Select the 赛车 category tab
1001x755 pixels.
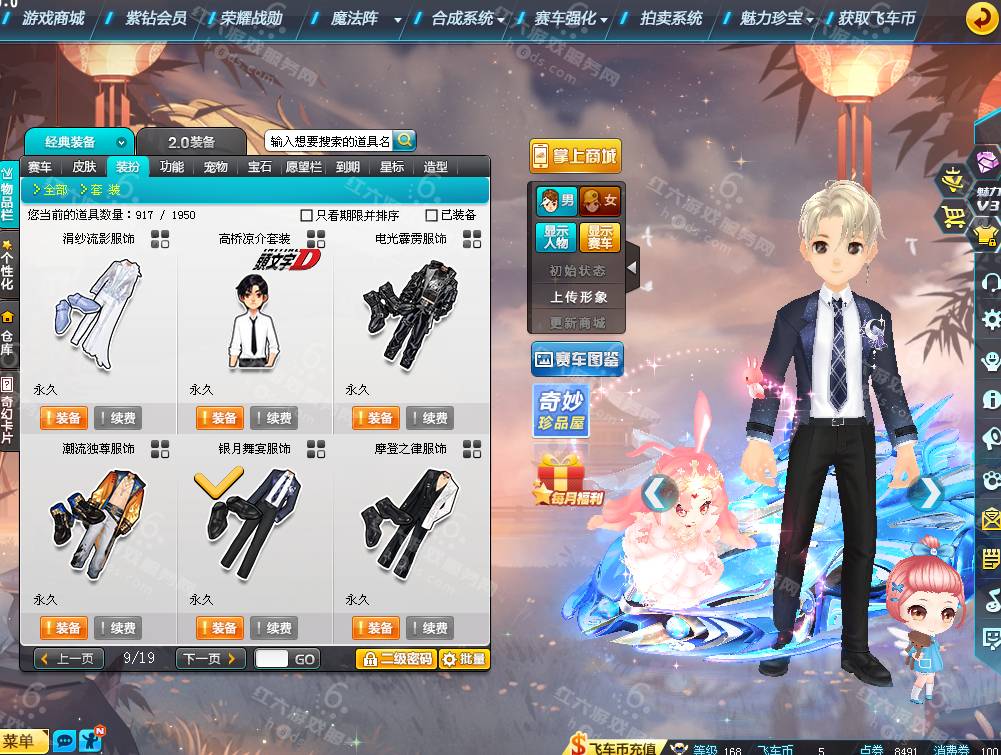(40, 167)
